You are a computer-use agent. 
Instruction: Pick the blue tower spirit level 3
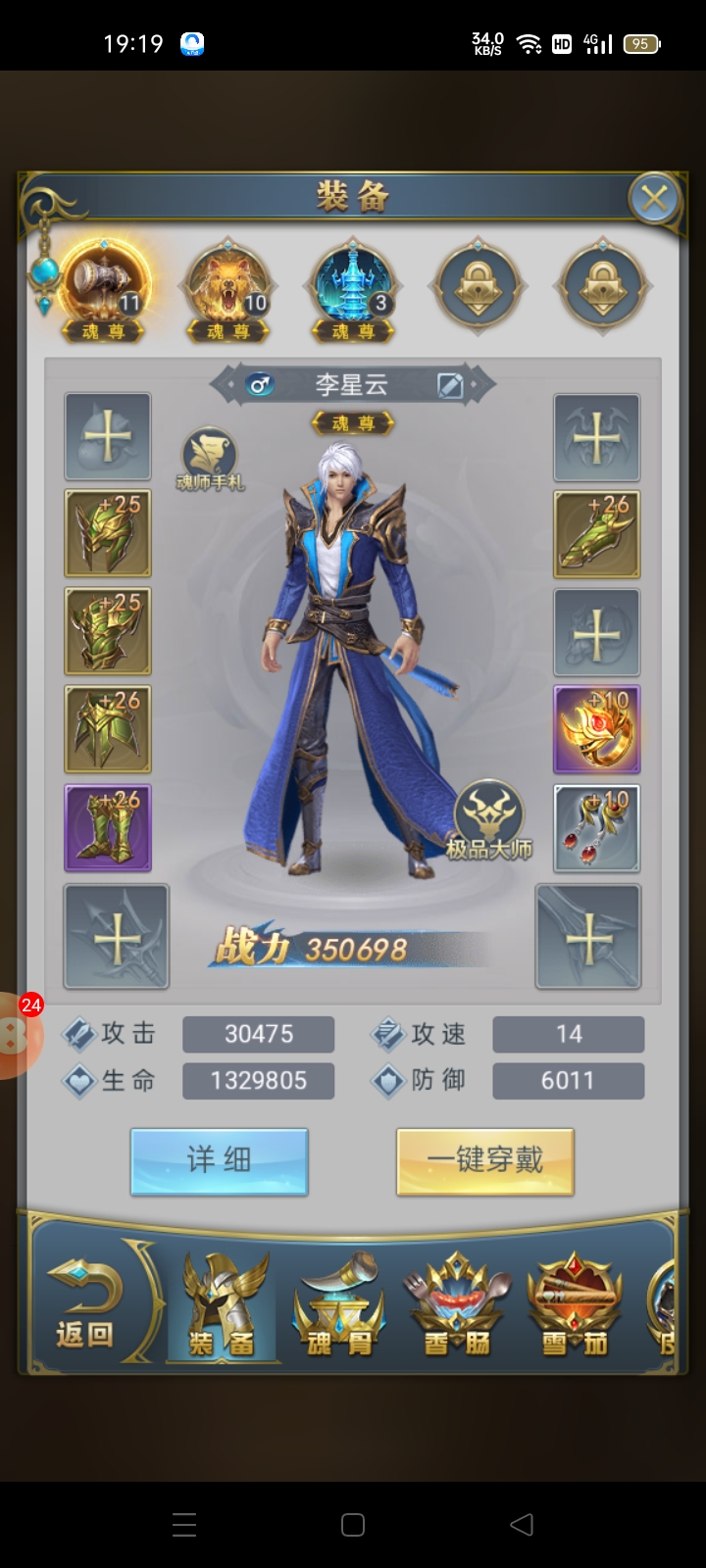[353, 286]
